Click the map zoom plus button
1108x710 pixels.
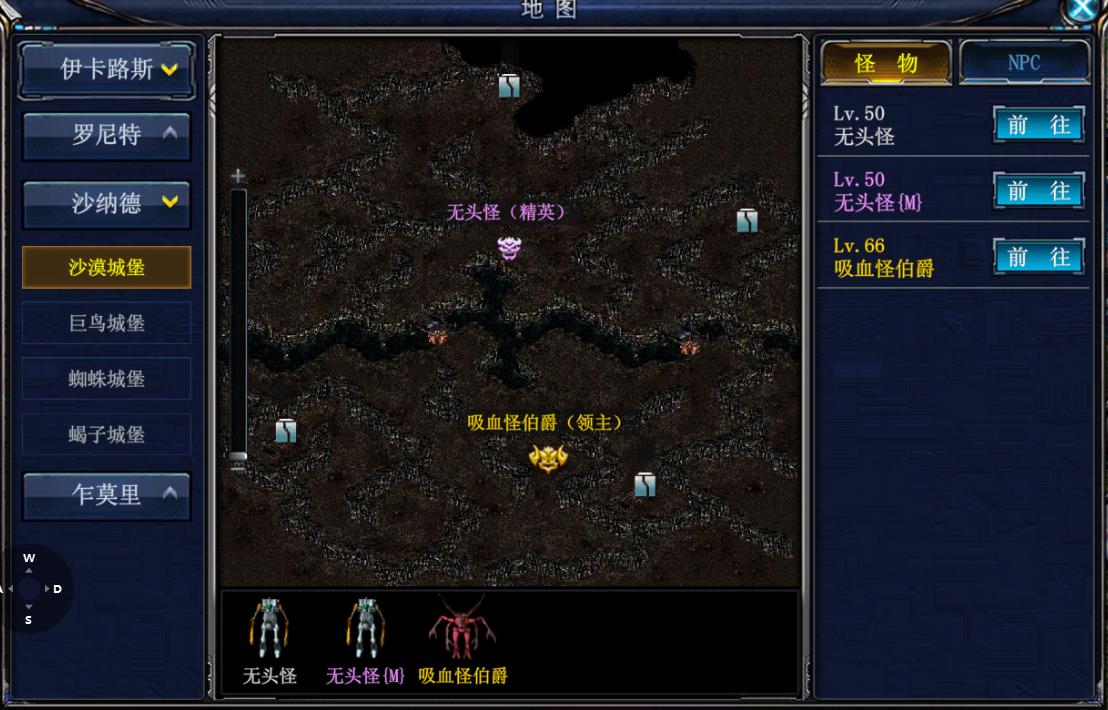point(238,176)
